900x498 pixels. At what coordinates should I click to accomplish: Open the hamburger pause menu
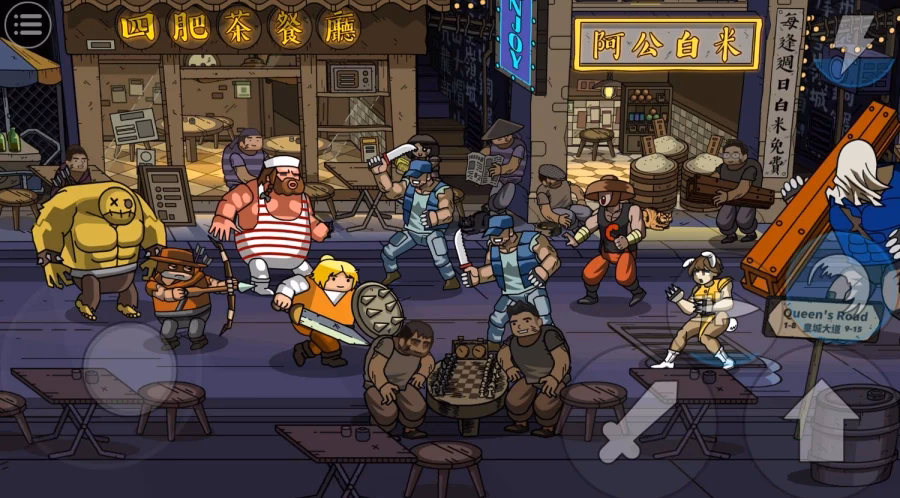27,25
